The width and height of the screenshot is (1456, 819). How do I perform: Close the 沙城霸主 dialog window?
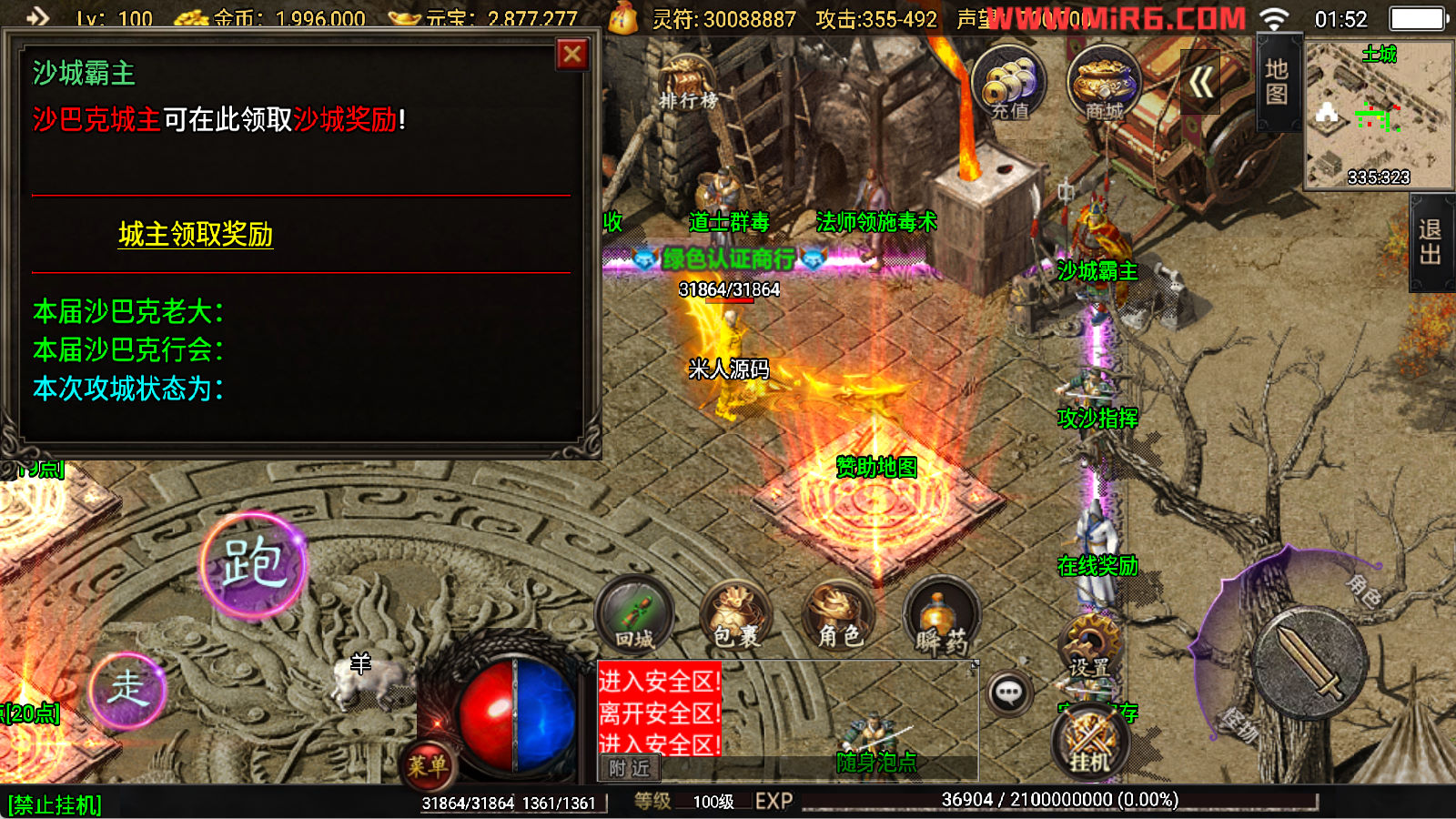pos(572,55)
